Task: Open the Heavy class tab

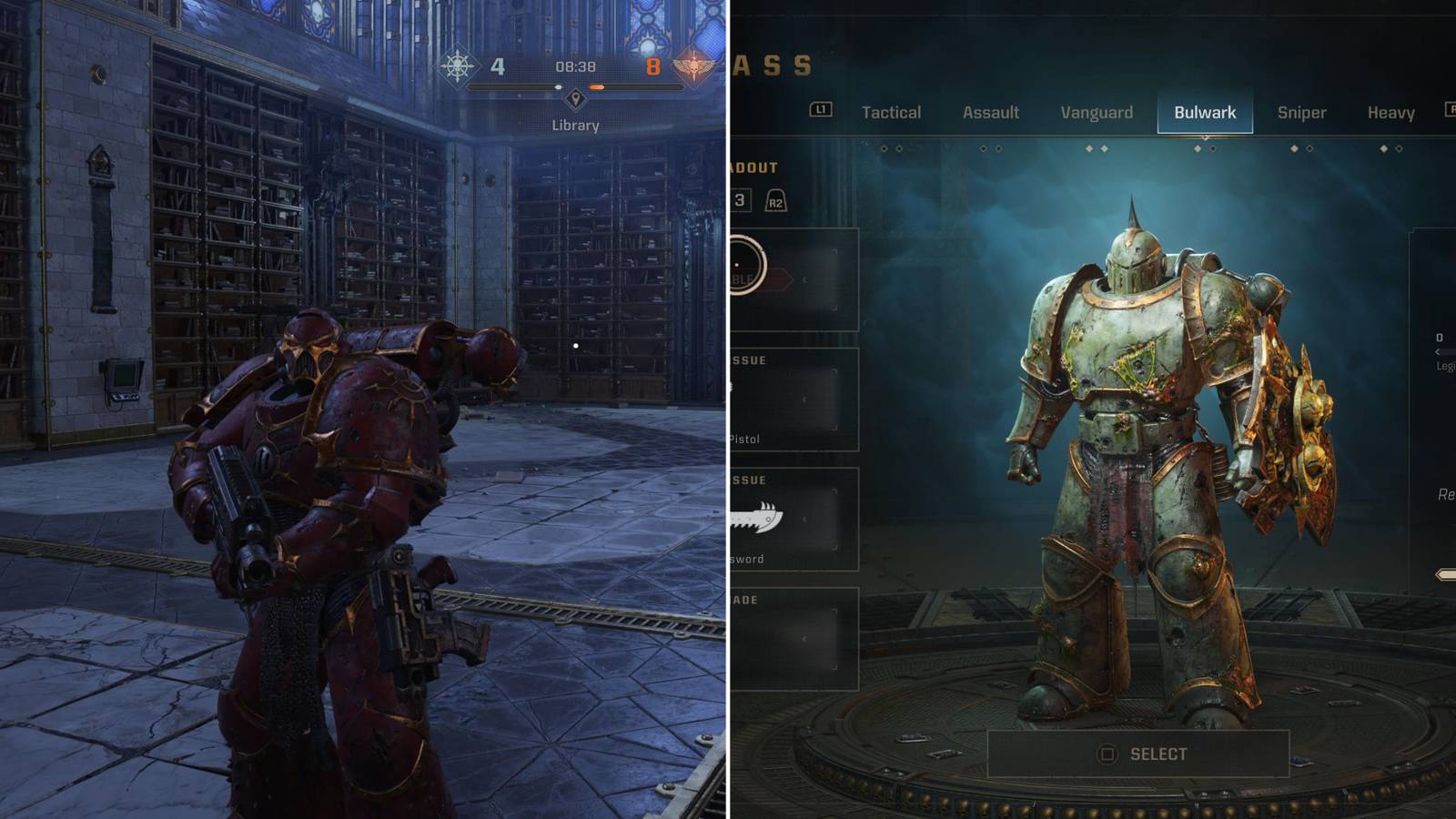Action: click(x=1390, y=111)
